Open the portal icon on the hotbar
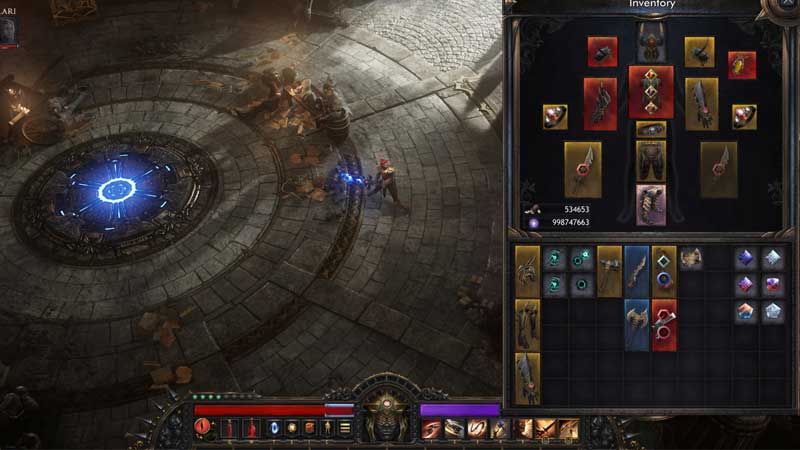The width and height of the screenshot is (800, 450). coord(273,428)
